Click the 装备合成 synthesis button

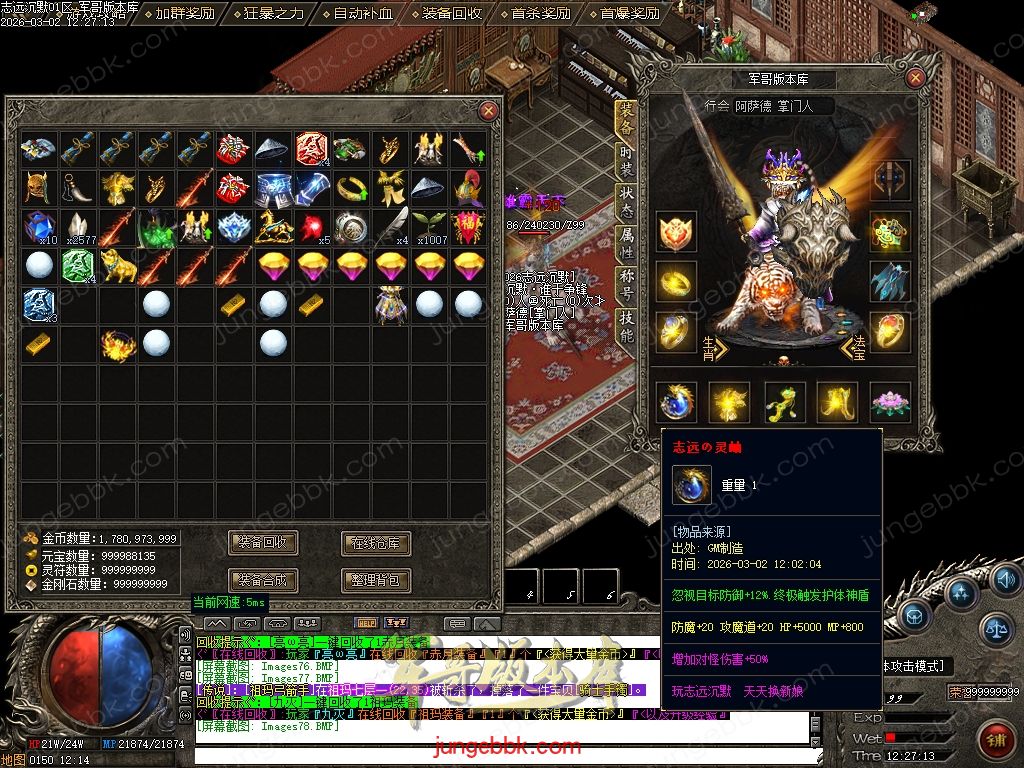[264, 580]
